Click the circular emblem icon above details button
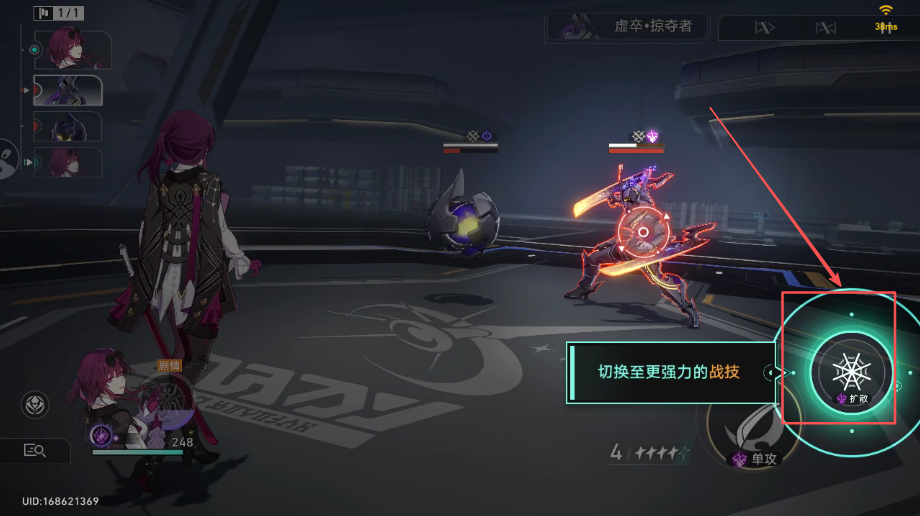The width and height of the screenshot is (920, 516). 35,405
